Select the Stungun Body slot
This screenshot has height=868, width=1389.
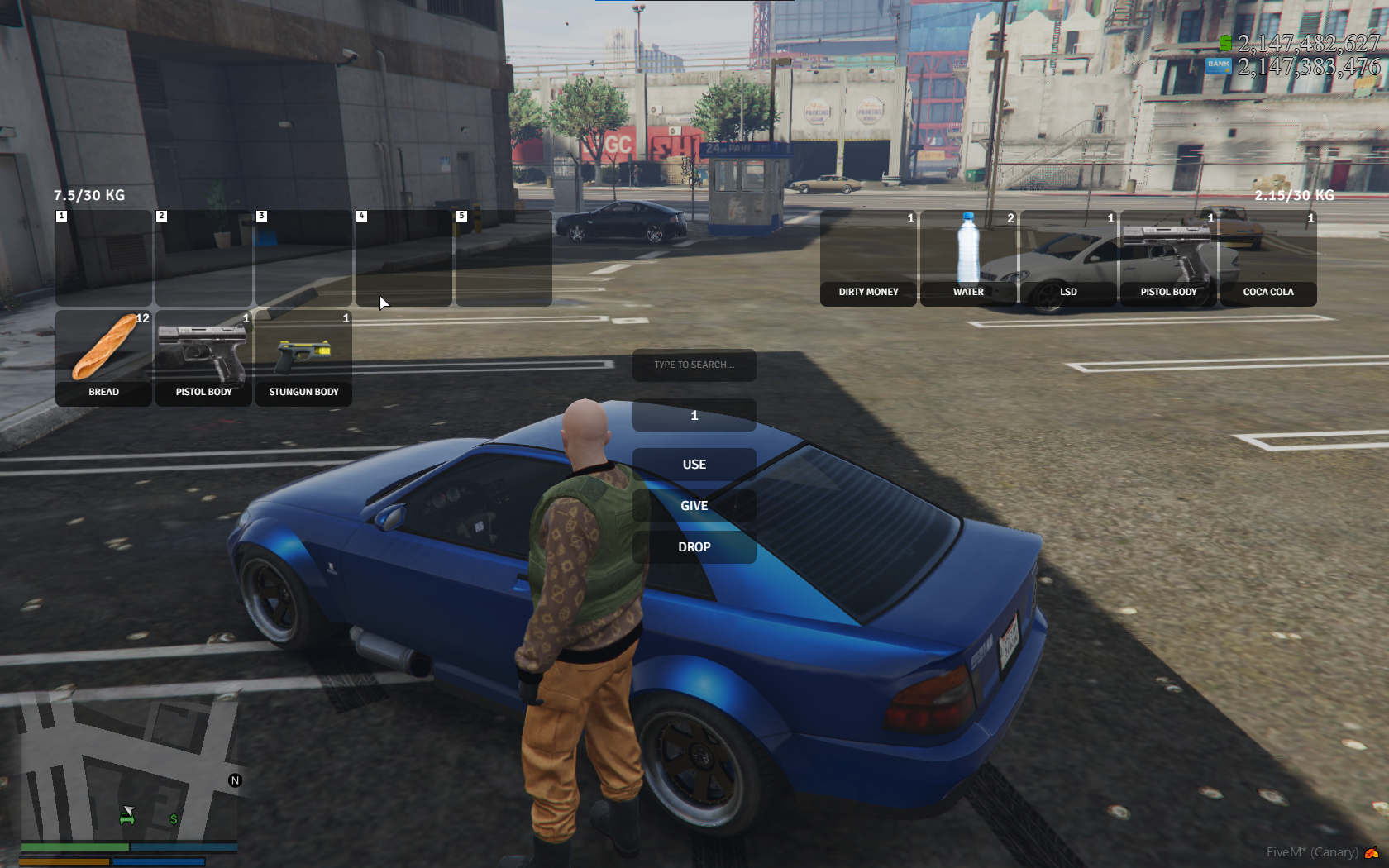pyautogui.click(x=303, y=357)
